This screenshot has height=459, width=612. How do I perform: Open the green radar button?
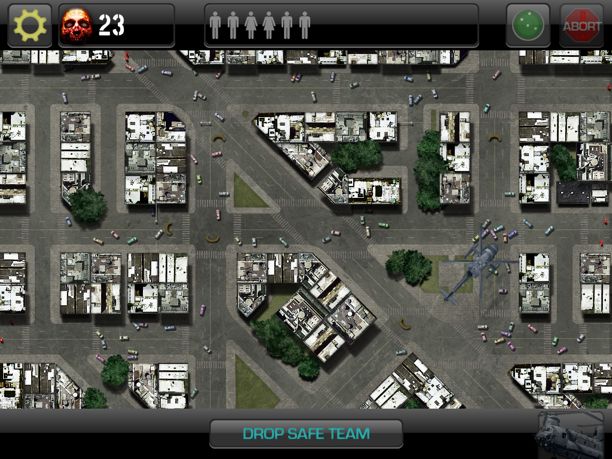528,26
